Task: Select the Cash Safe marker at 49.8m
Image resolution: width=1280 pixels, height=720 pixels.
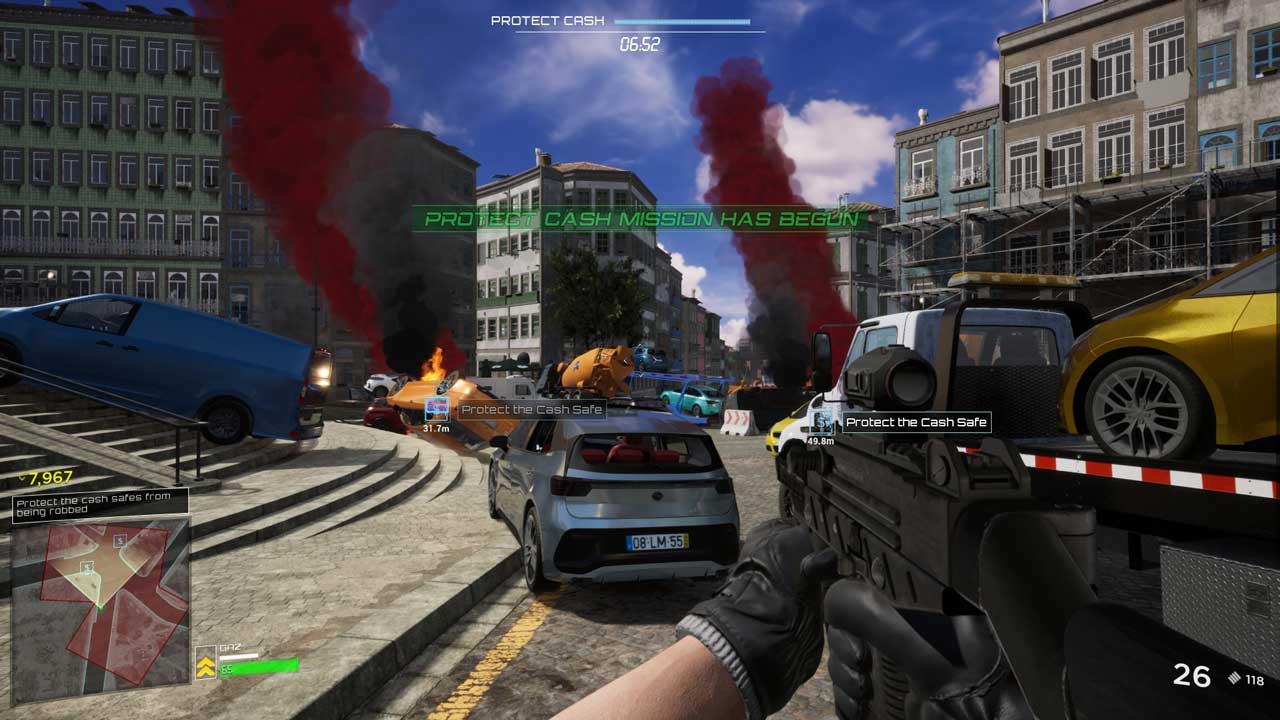Action: coord(824,420)
